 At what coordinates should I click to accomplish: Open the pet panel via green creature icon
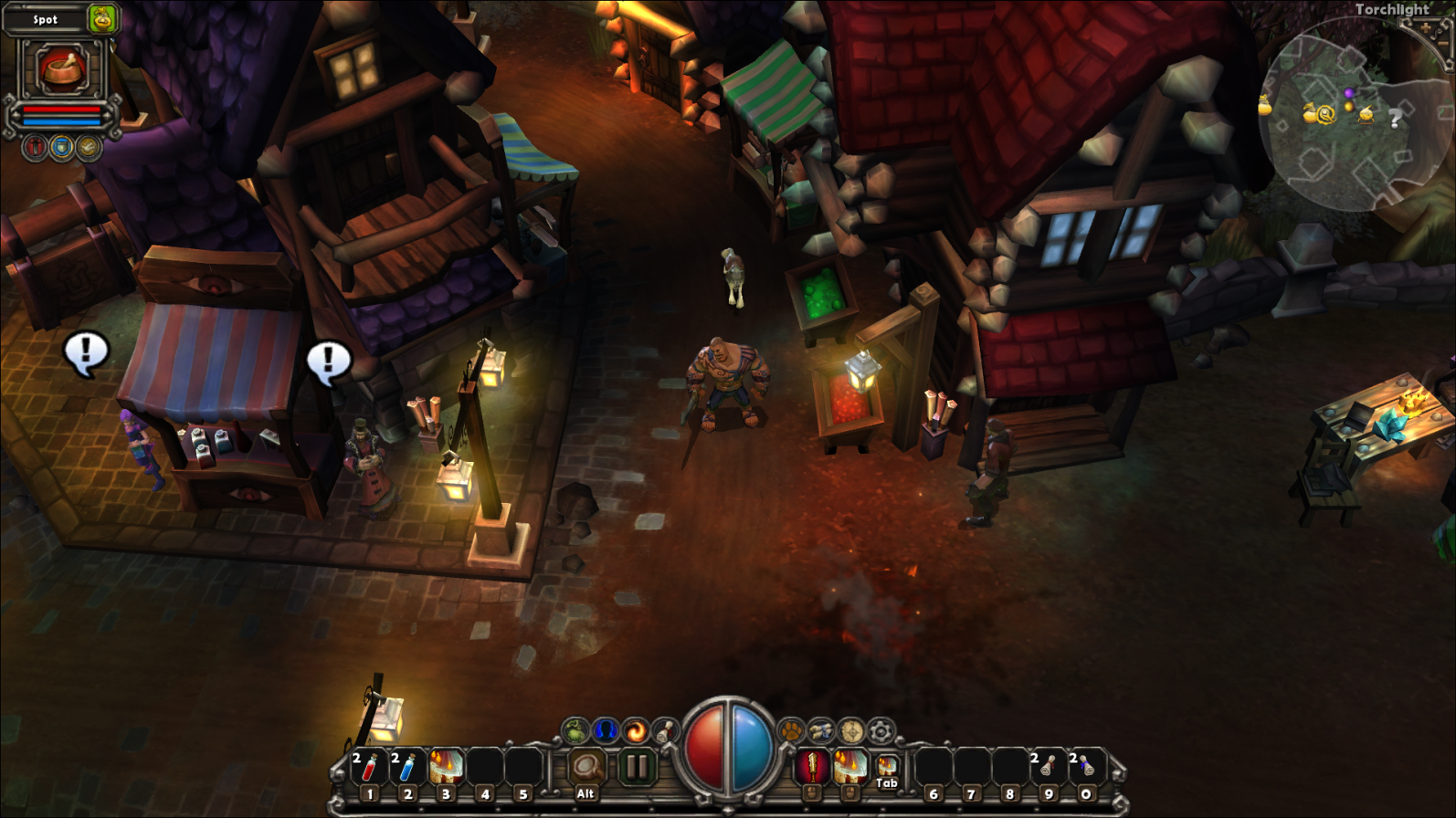pyautogui.click(x=575, y=730)
